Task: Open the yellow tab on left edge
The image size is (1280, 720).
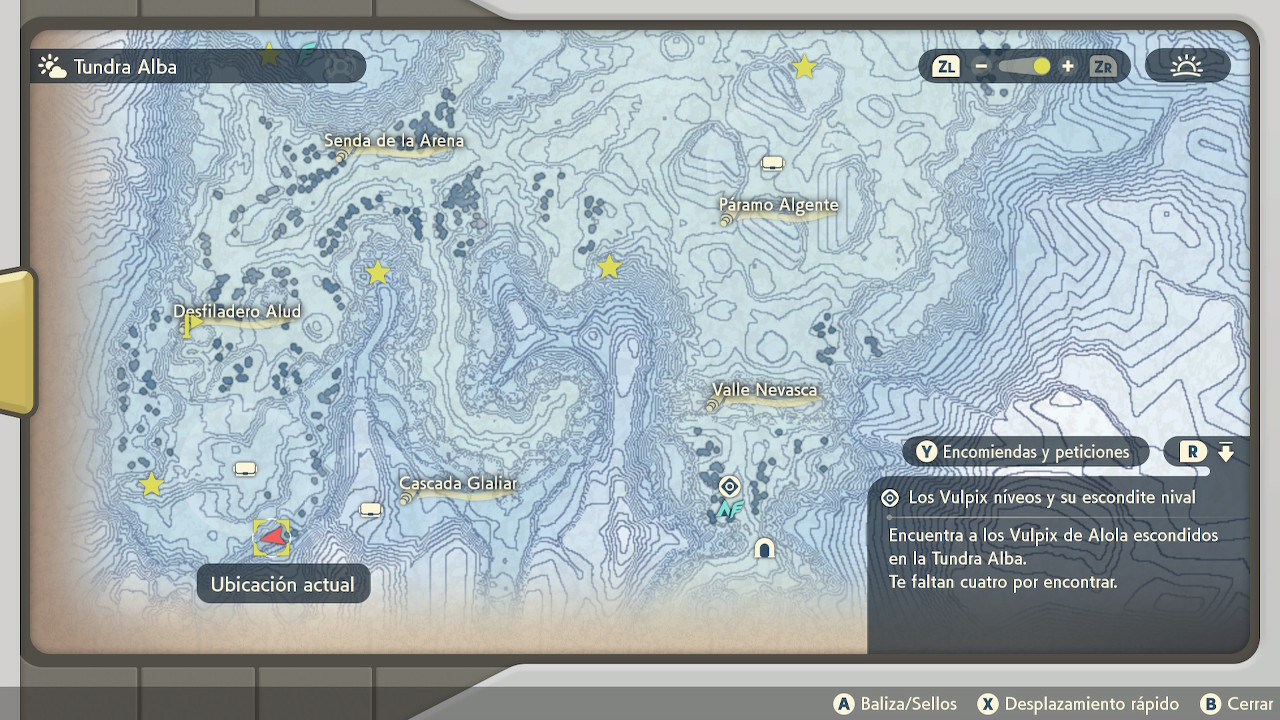Action: (16, 342)
